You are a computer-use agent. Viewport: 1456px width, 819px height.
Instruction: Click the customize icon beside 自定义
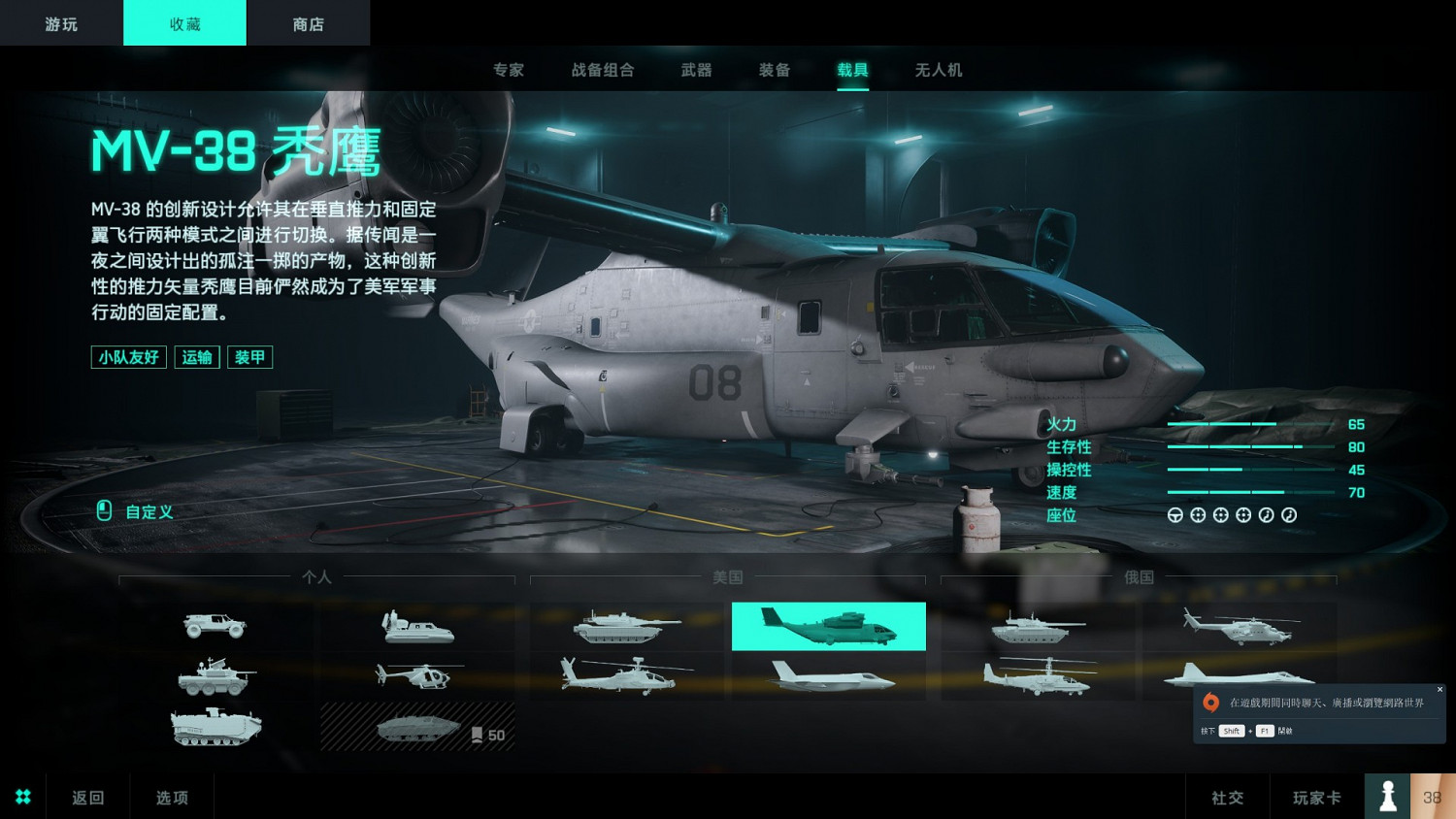tap(105, 511)
